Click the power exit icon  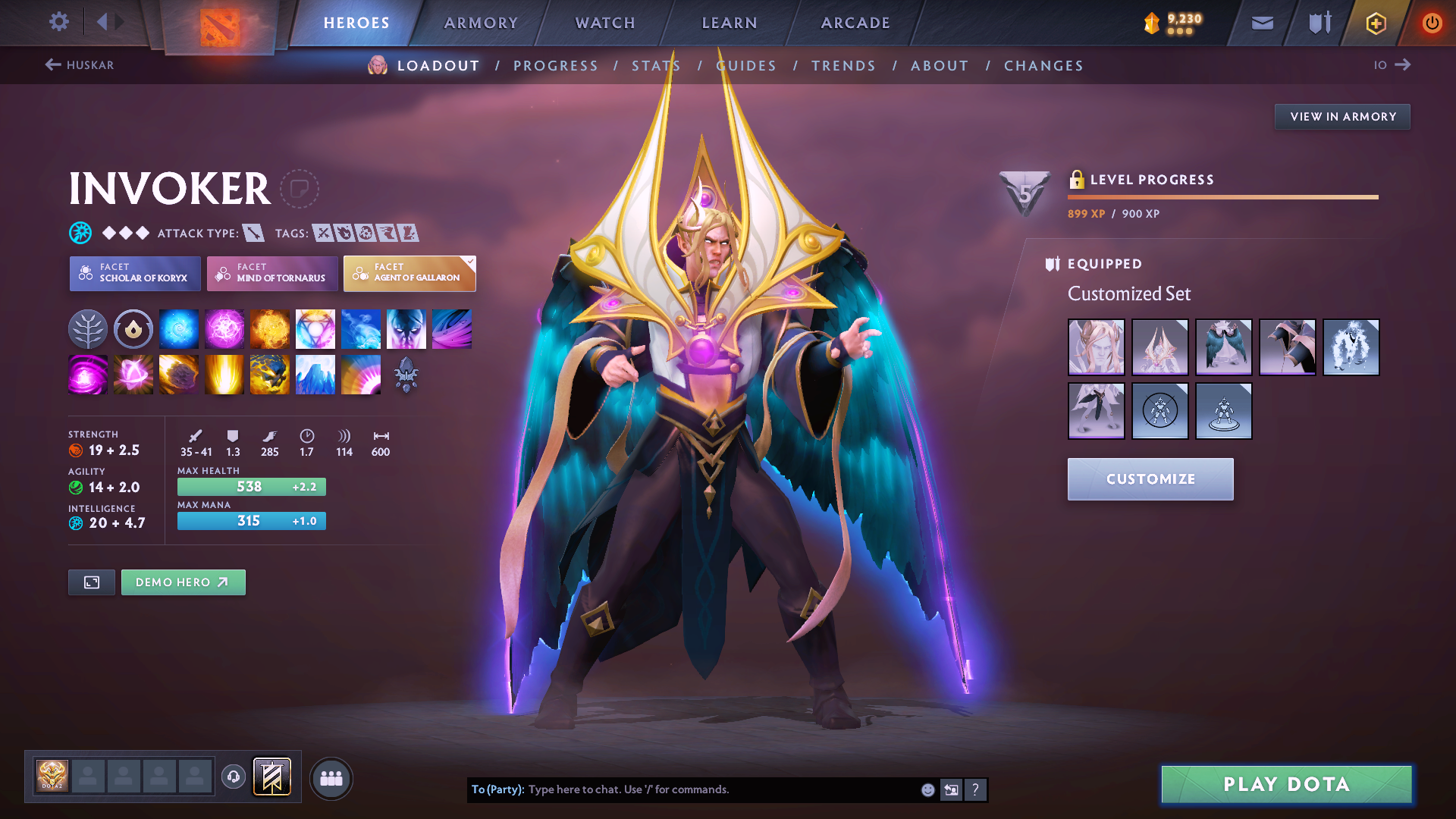click(1432, 23)
